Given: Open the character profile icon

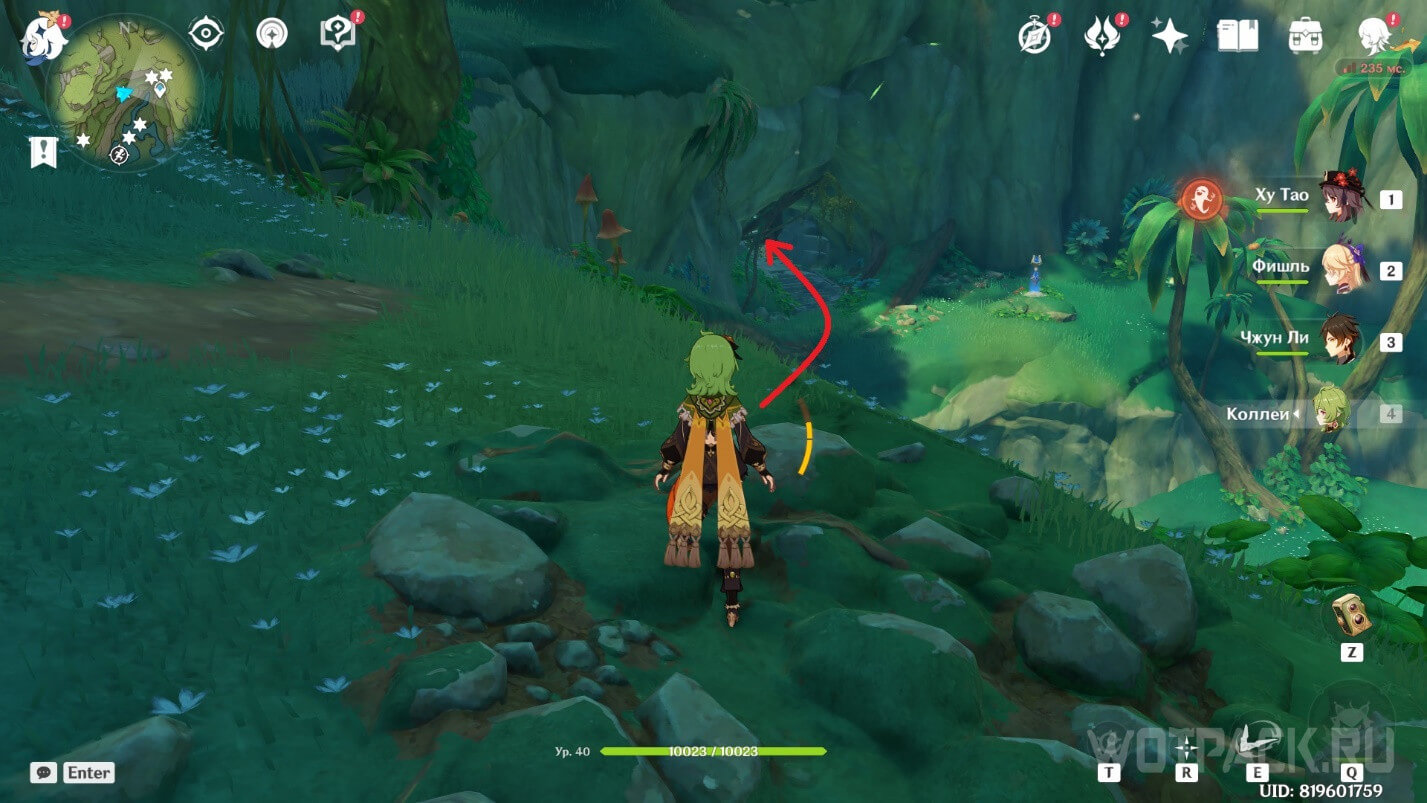Looking at the screenshot, I should coord(1374,36).
